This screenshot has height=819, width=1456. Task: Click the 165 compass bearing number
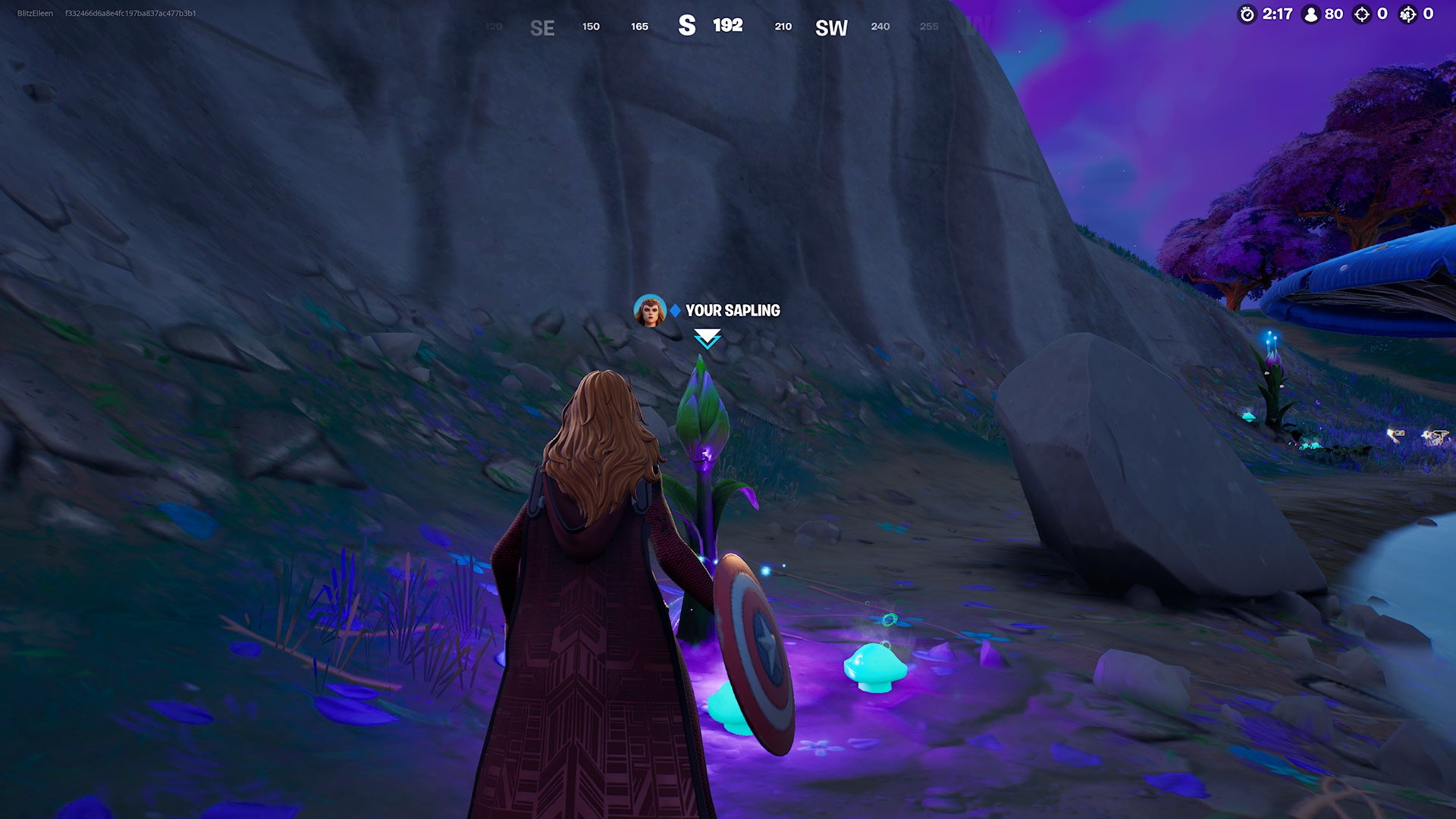pos(639,27)
